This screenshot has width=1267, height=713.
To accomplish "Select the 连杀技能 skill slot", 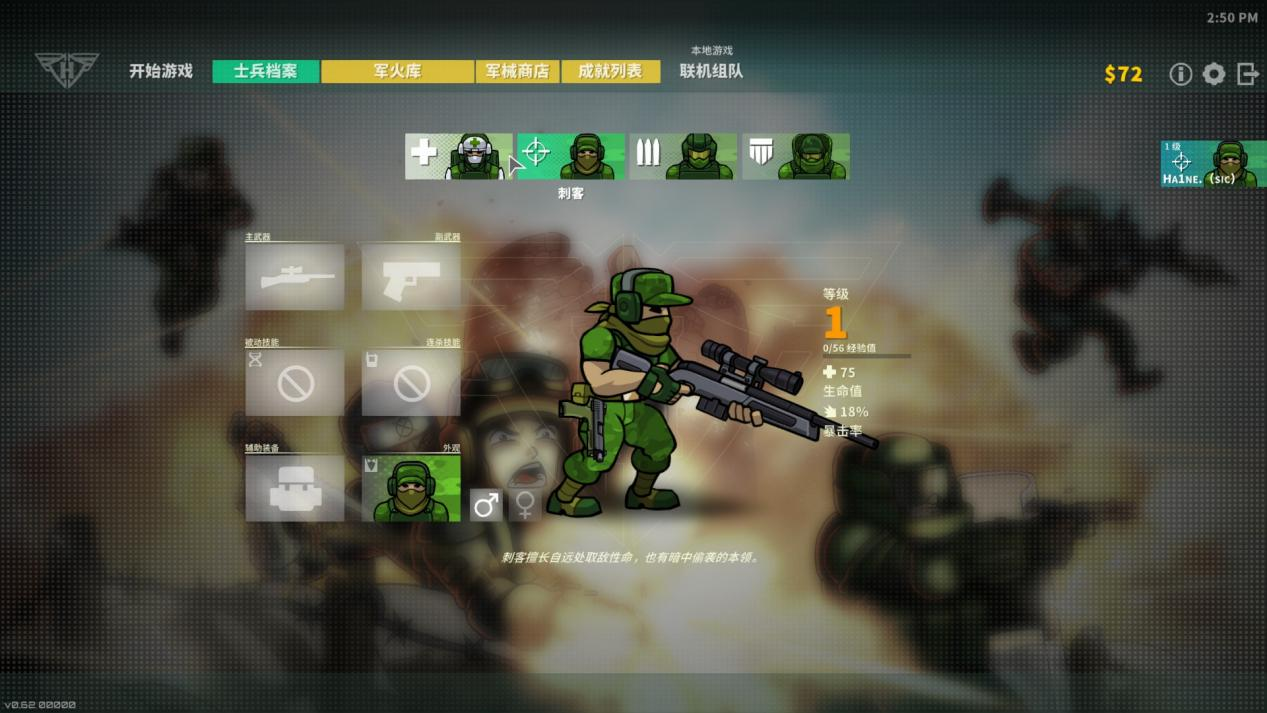I will coord(411,382).
